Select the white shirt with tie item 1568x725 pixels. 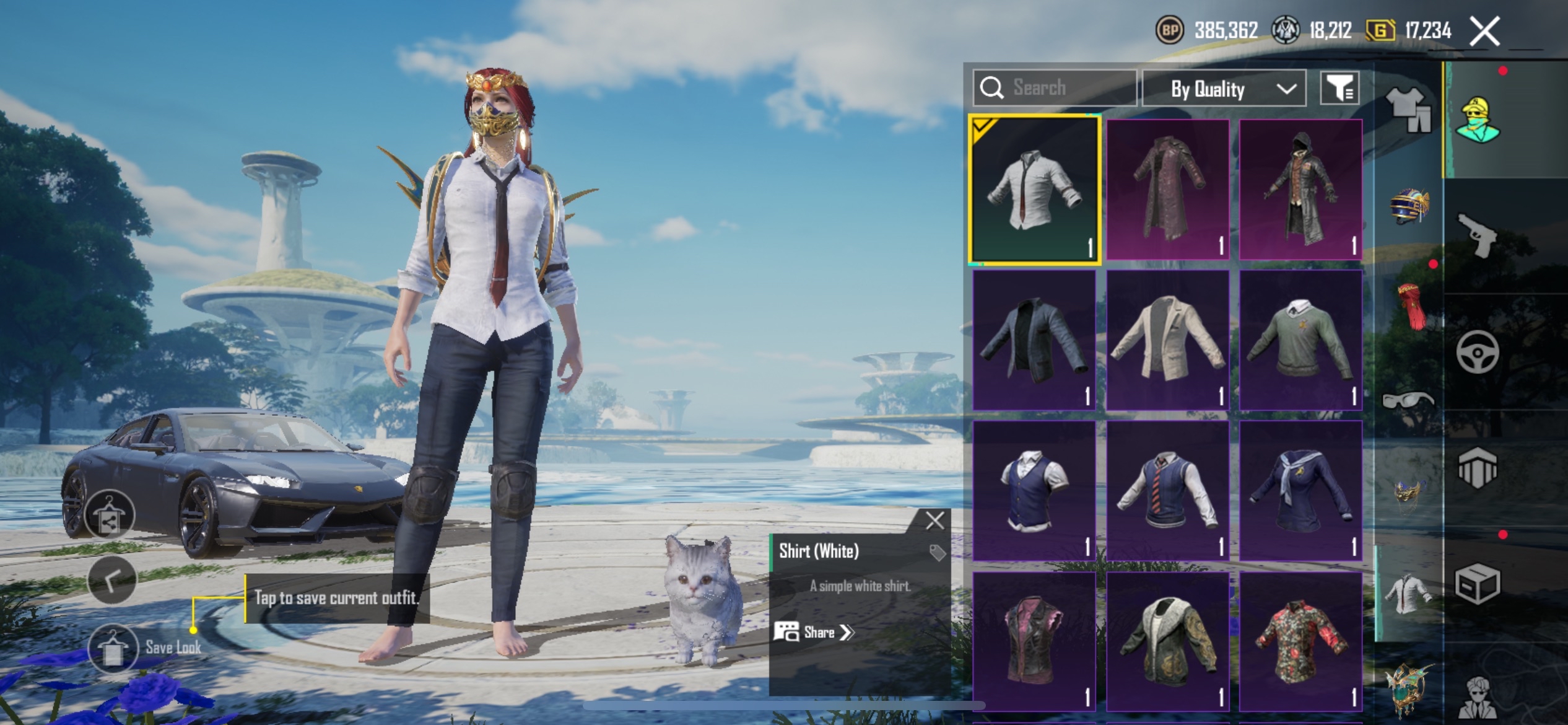pos(1034,190)
